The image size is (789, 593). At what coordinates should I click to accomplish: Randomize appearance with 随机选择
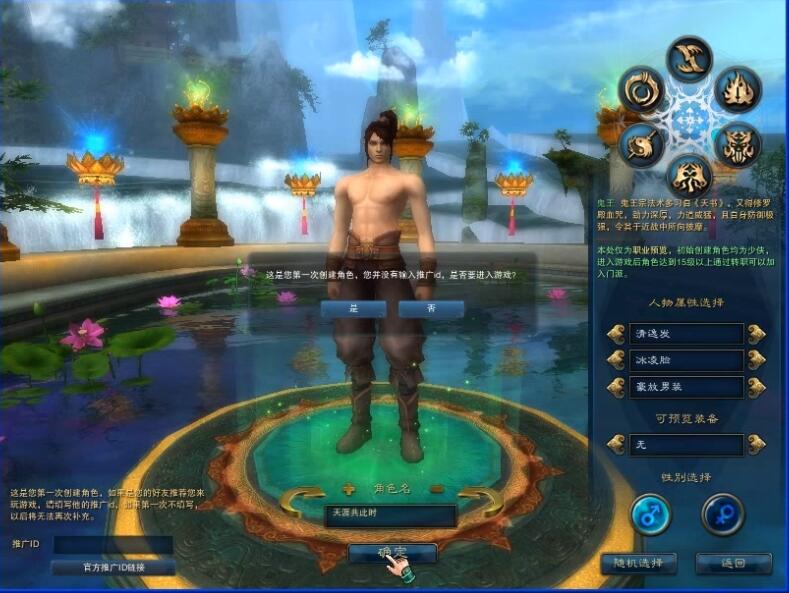pyautogui.click(x=638, y=563)
